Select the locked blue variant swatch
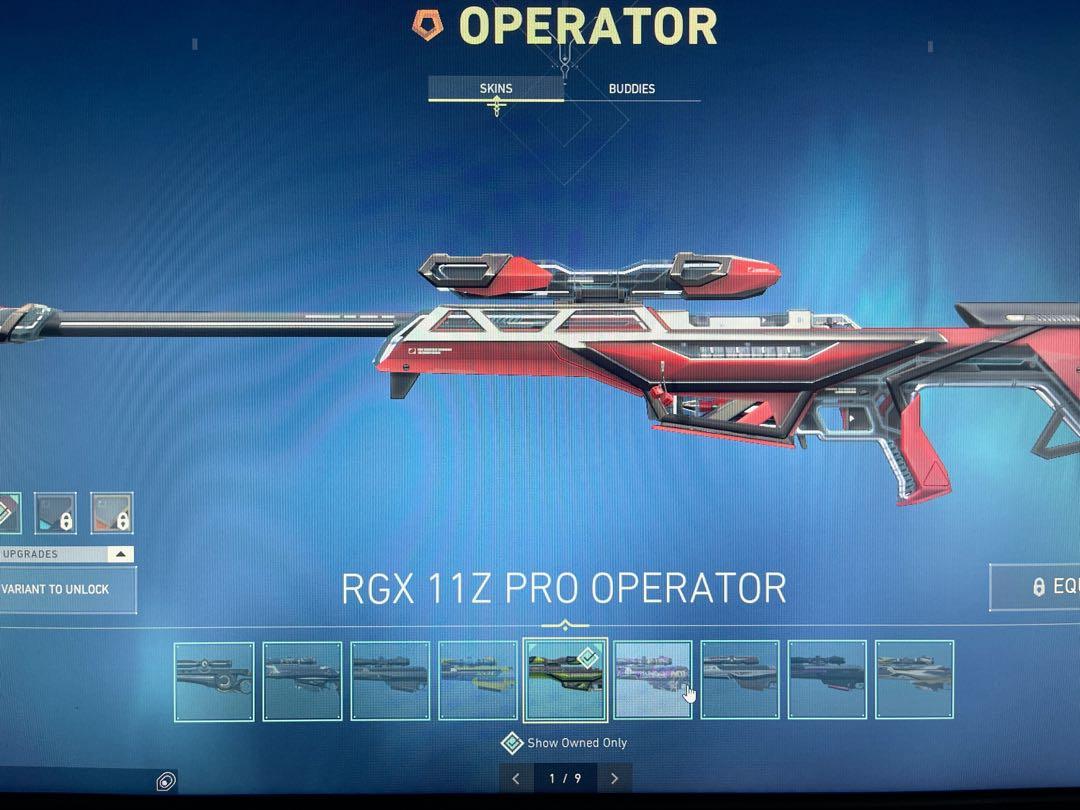This screenshot has width=1080, height=810. (x=55, y=512)
